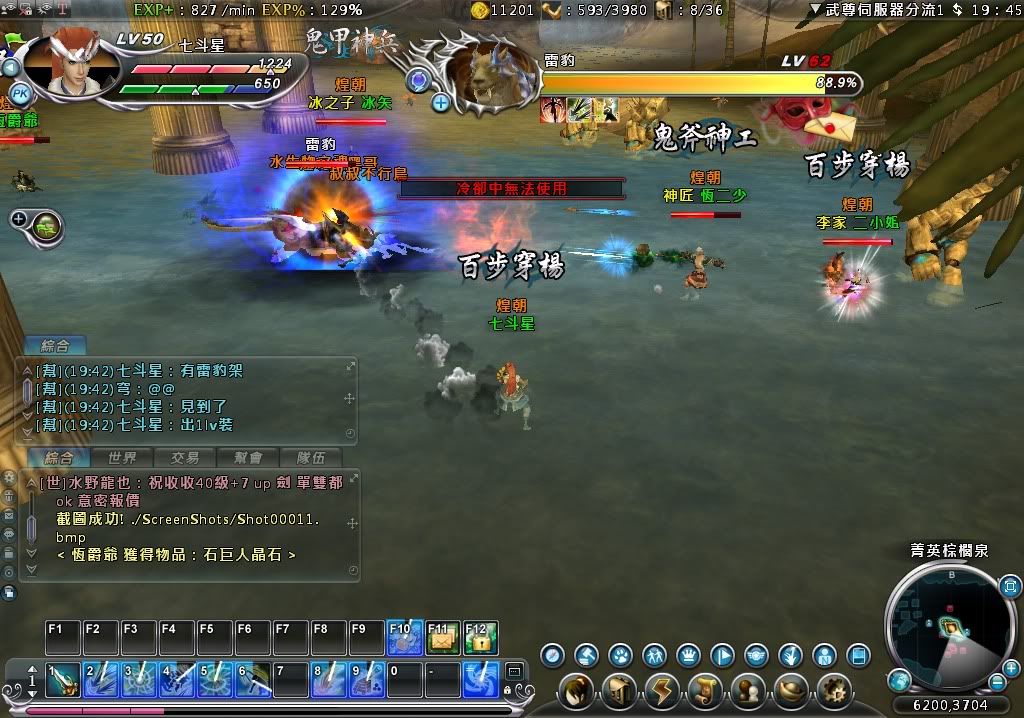Trigger the skill in hotbar slot 9
Viewport: 1024px width, 718px height.
pyautogui.click(x=367, y=680)
